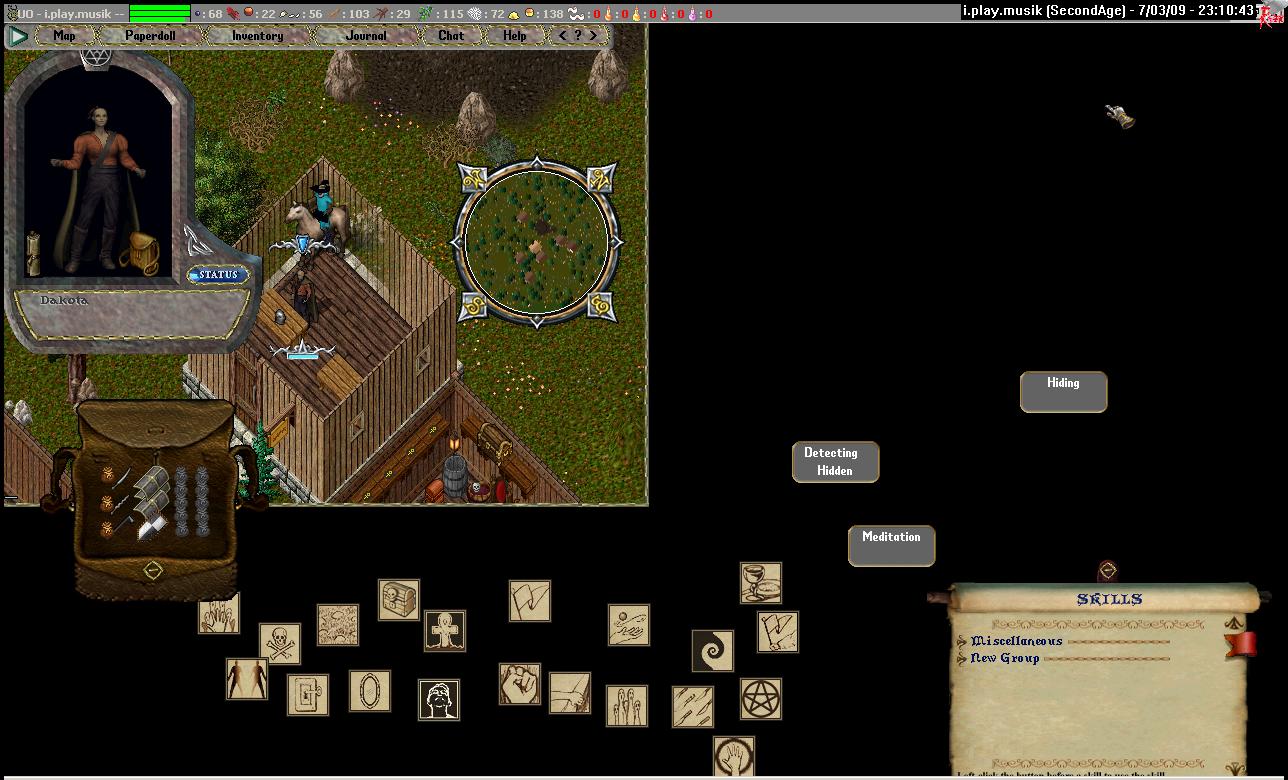Click the Inventory menu button

(257, 36)
